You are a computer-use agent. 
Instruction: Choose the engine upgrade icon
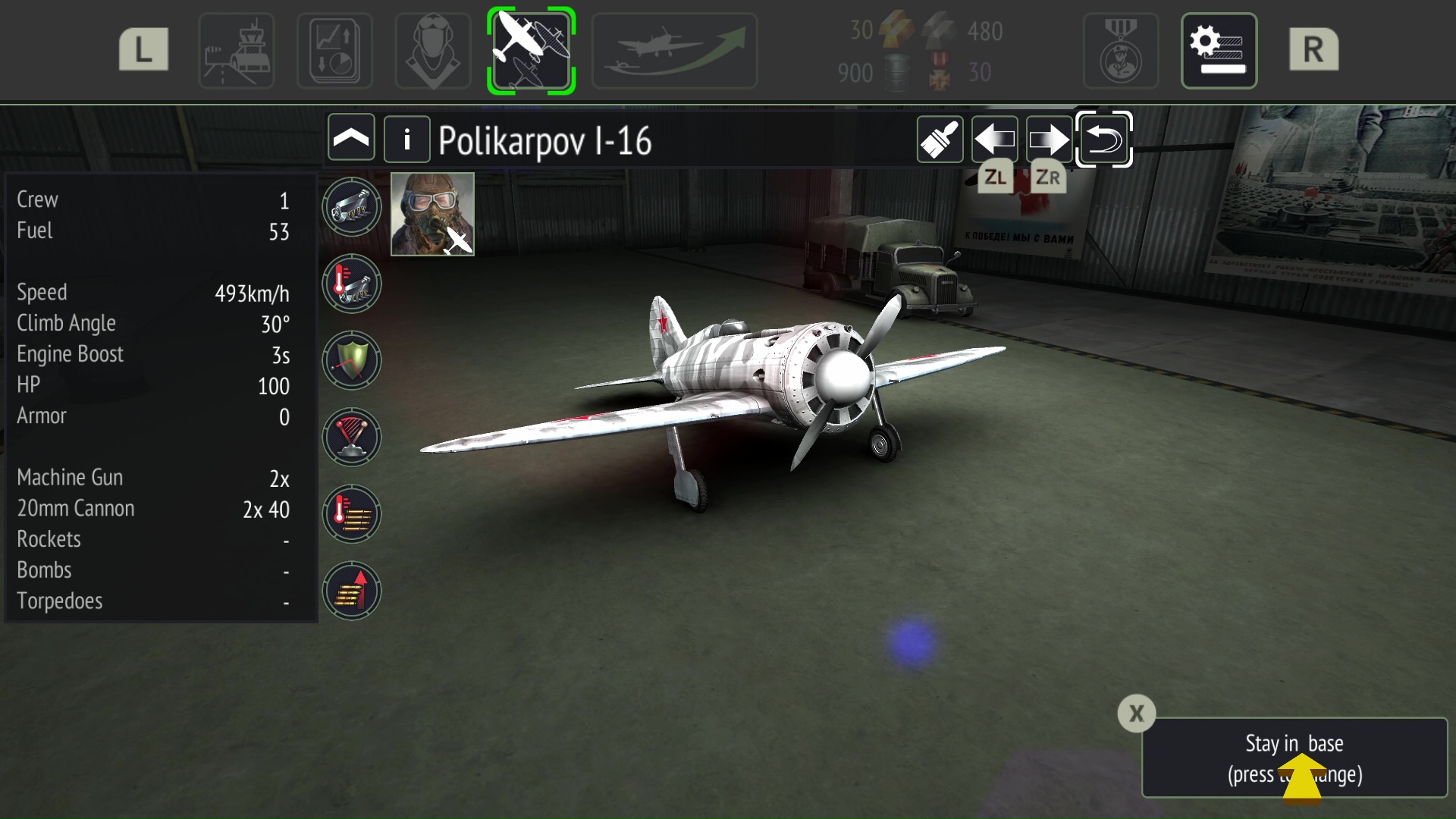pyautogui.click(x=351, y=207)
